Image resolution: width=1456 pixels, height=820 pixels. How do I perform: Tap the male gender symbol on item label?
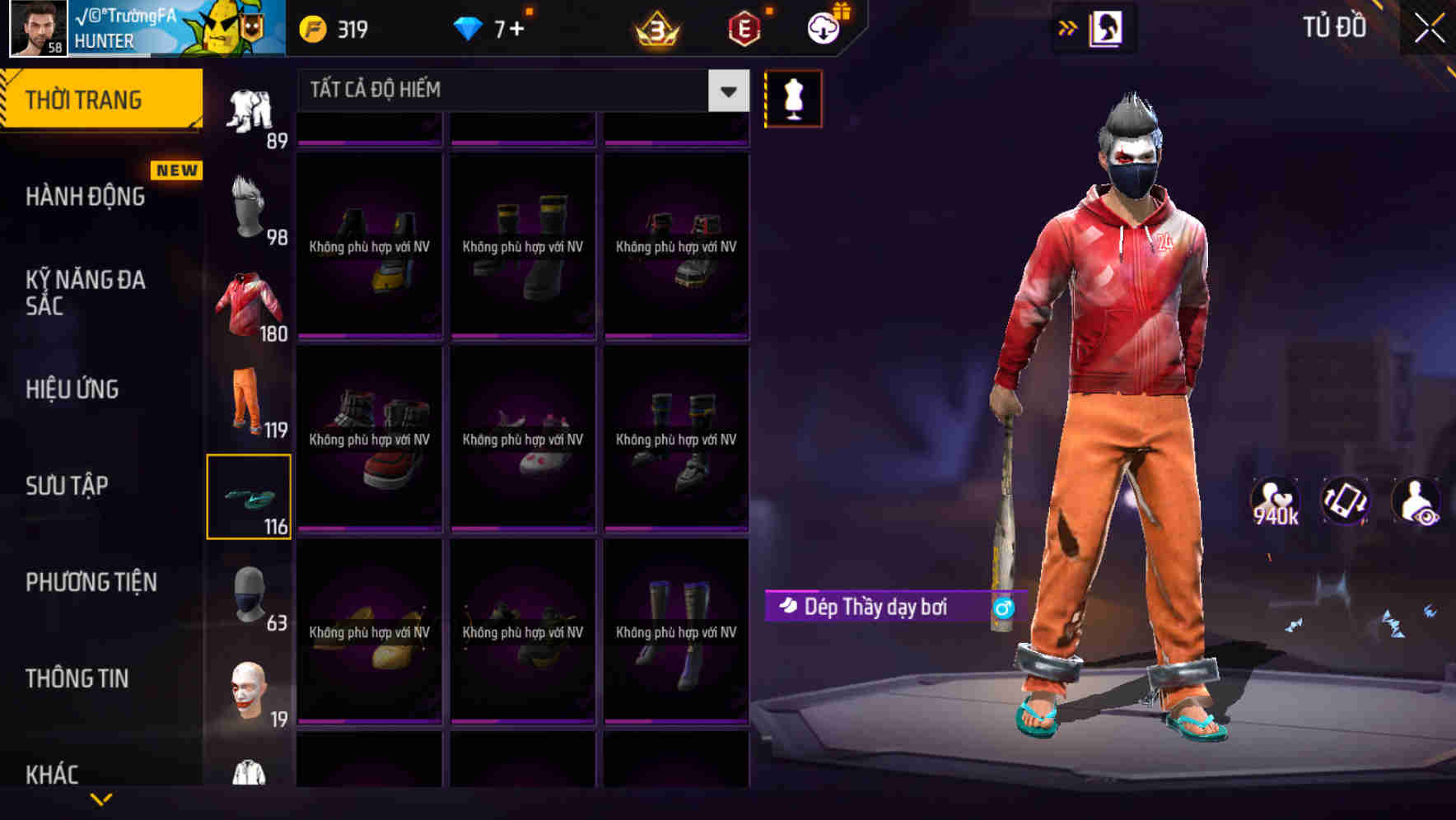(x=1004, y=606)
